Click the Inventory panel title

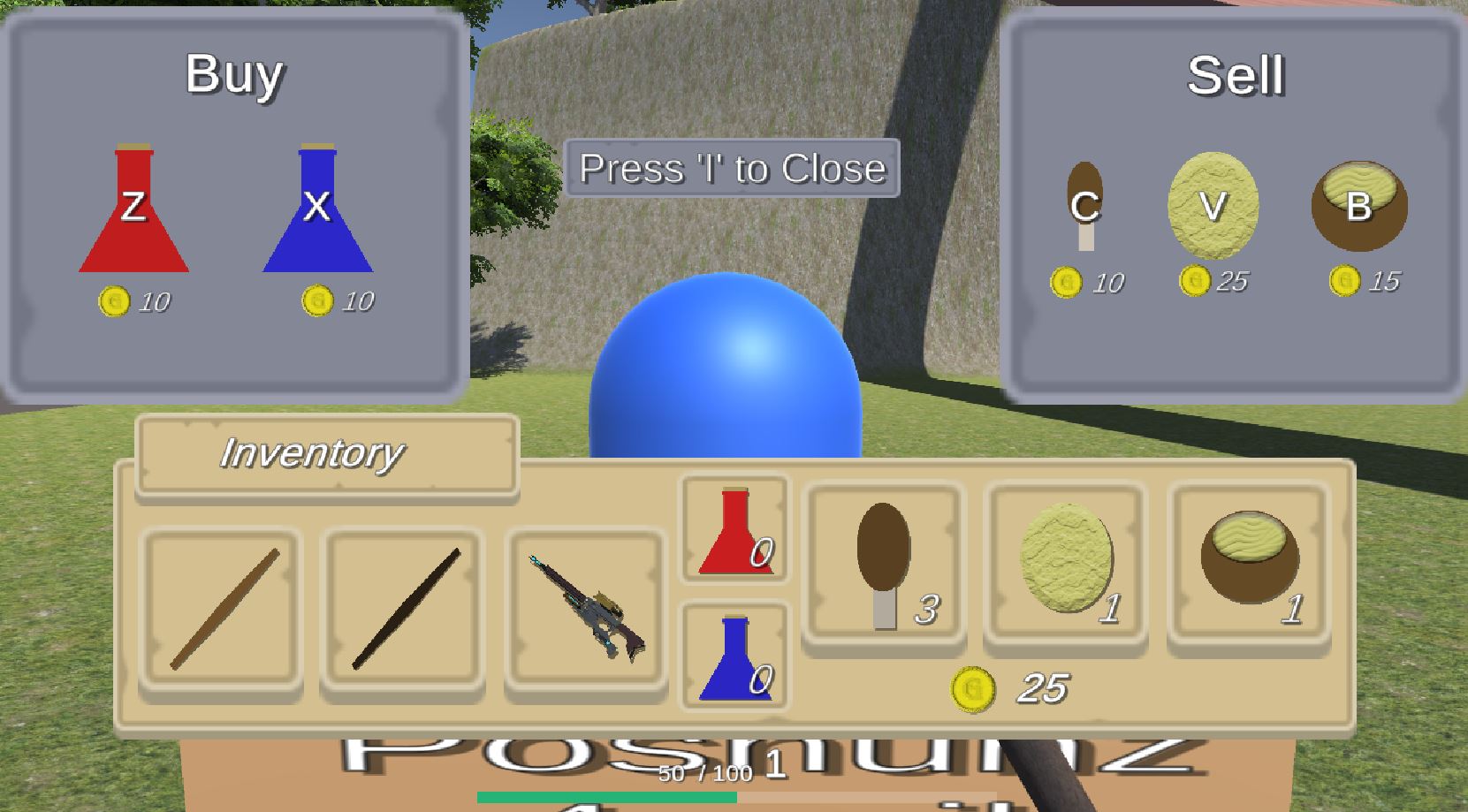(x=312, y=455)
